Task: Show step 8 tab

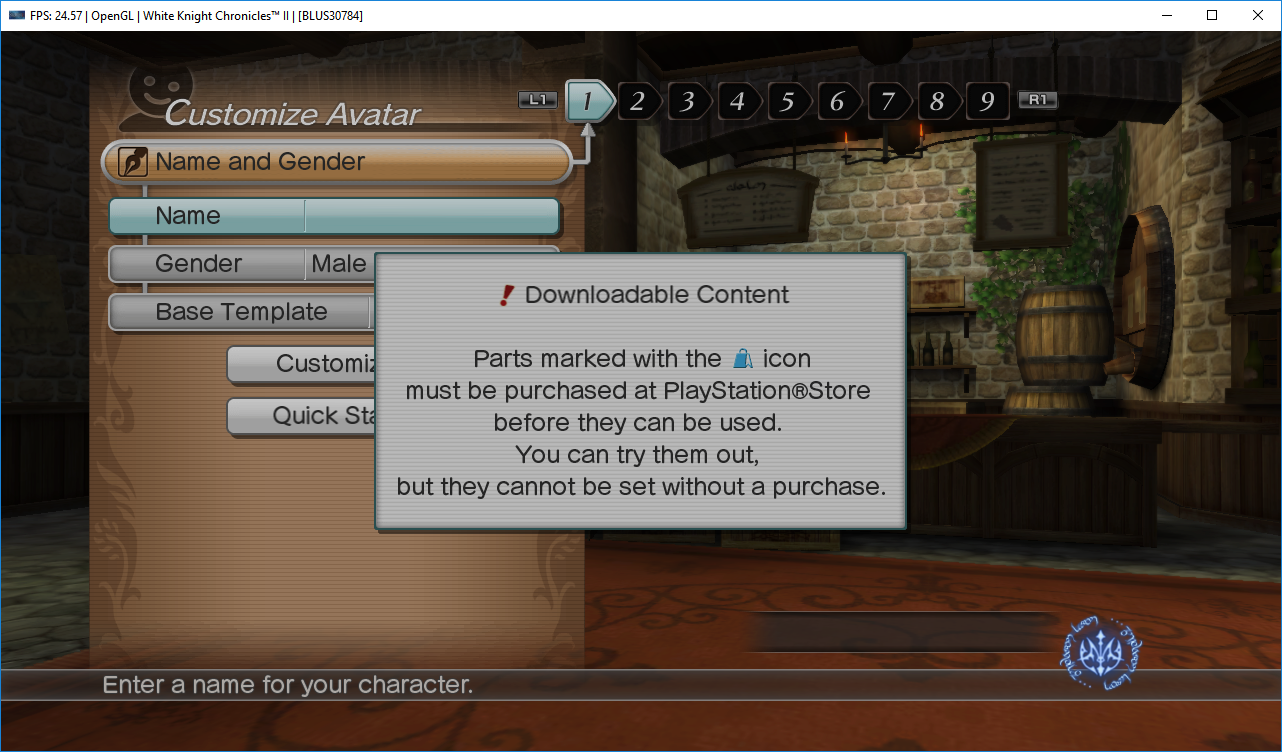Action: tap(937, 101)
